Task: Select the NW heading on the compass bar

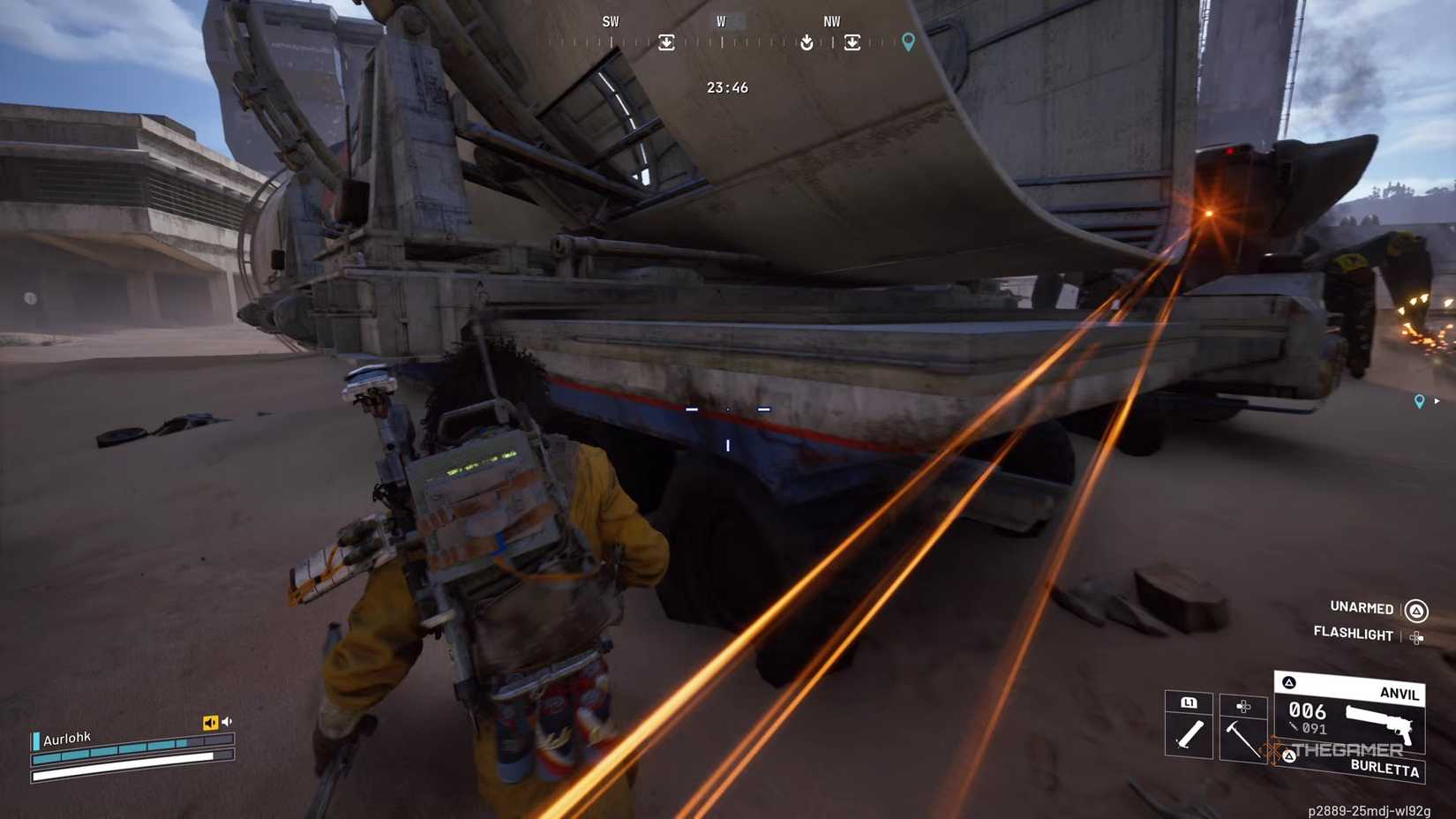Action: (831, 21)
